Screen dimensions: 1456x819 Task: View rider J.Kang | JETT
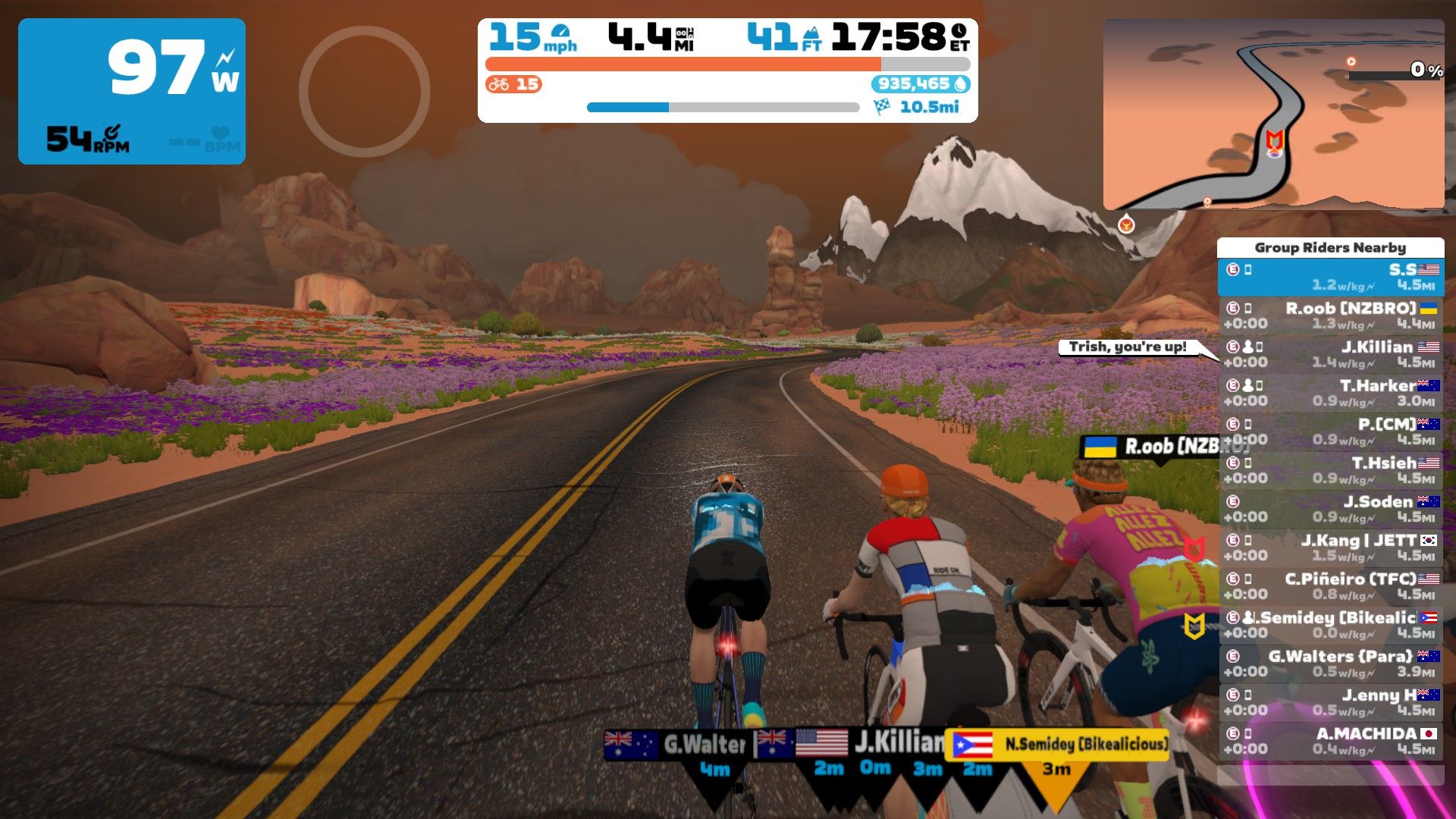[1331, 548]
